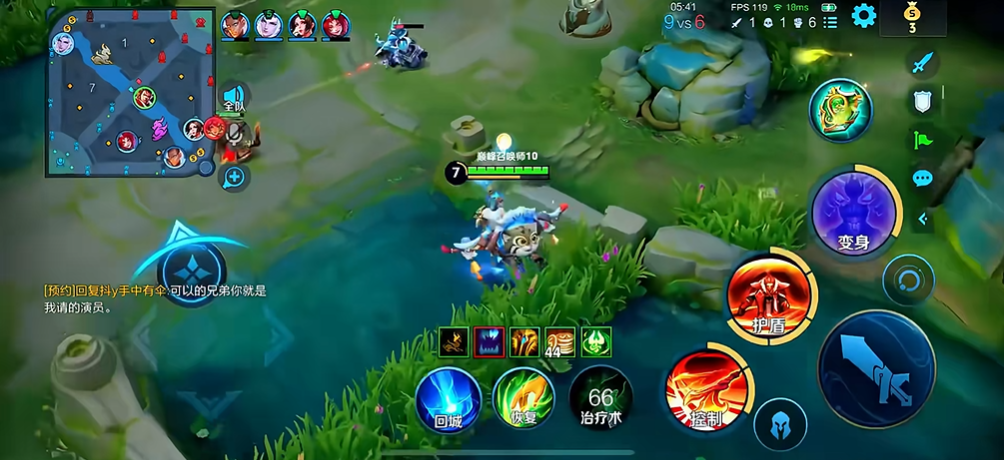Screen dimensions: 1004x460
Task: Recall to base with 回城
Action: click(x=448, y=397)
